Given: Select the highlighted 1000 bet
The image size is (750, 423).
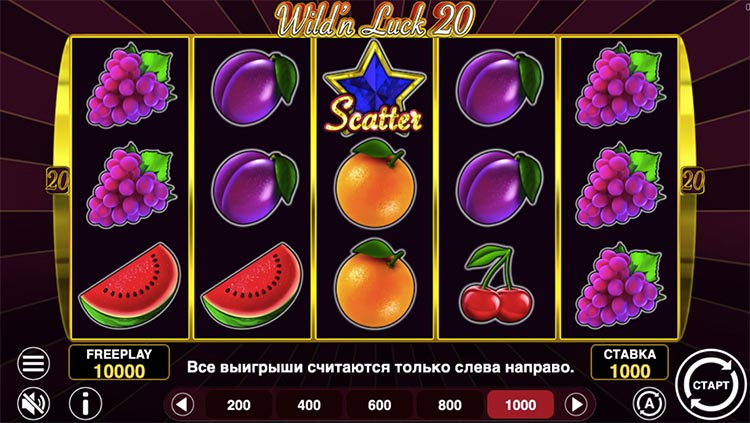Looking at the screenshot, I should pos(520,405).
